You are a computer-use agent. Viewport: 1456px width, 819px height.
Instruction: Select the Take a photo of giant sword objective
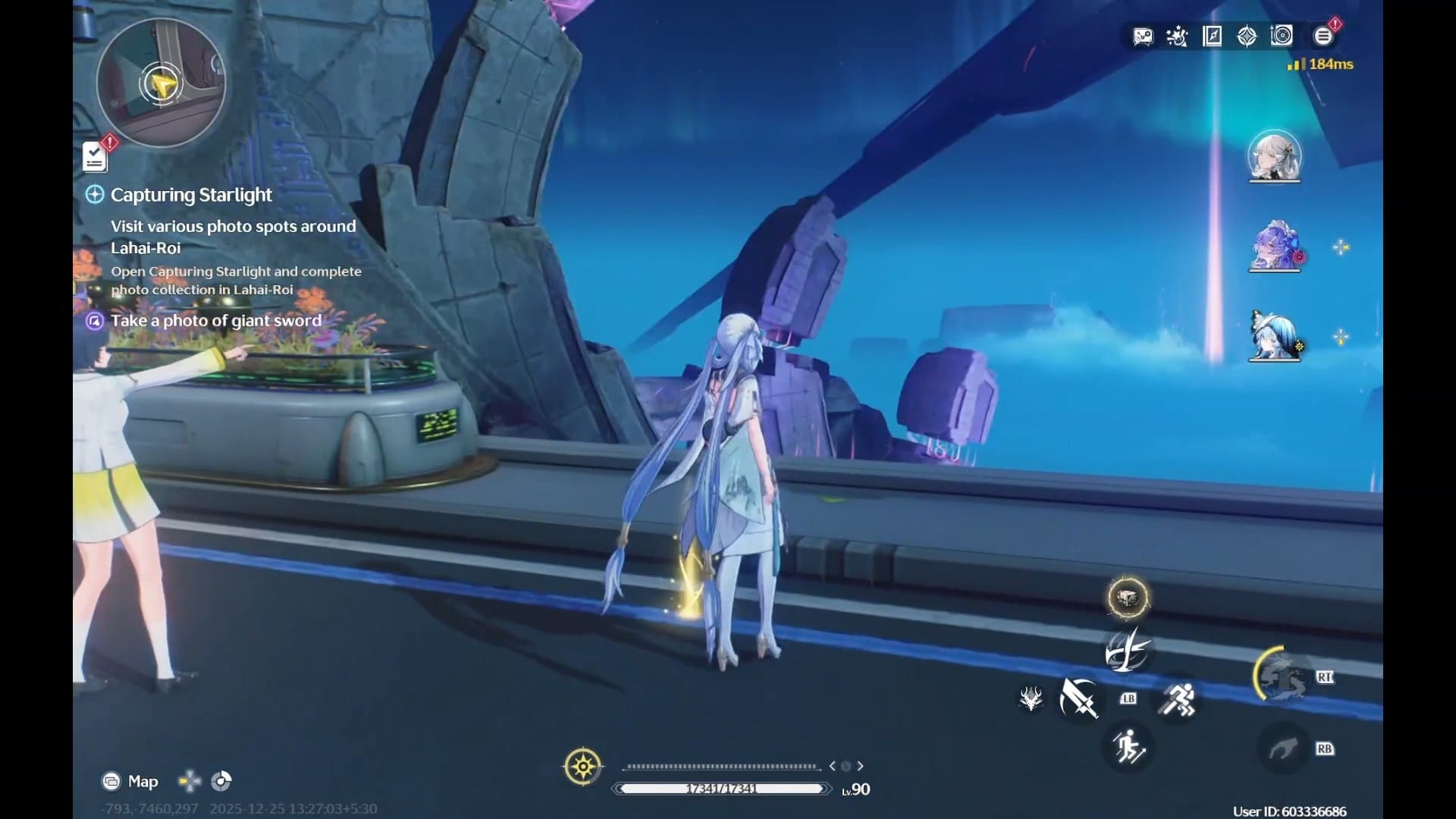point(215,321)
